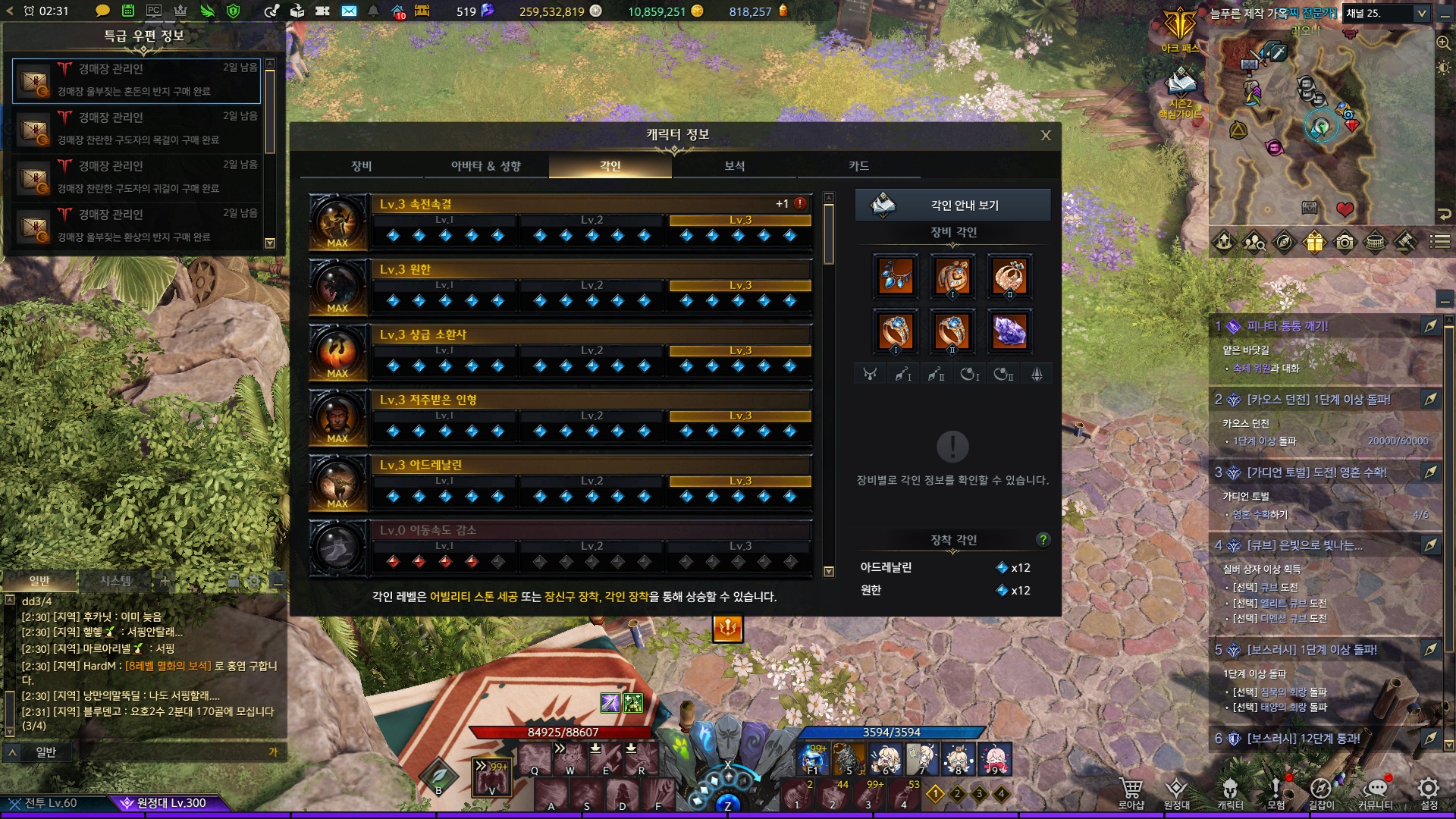
Task: Select the Lv.3 저주받은 인형 engraving row
Action: pos(591,400)
